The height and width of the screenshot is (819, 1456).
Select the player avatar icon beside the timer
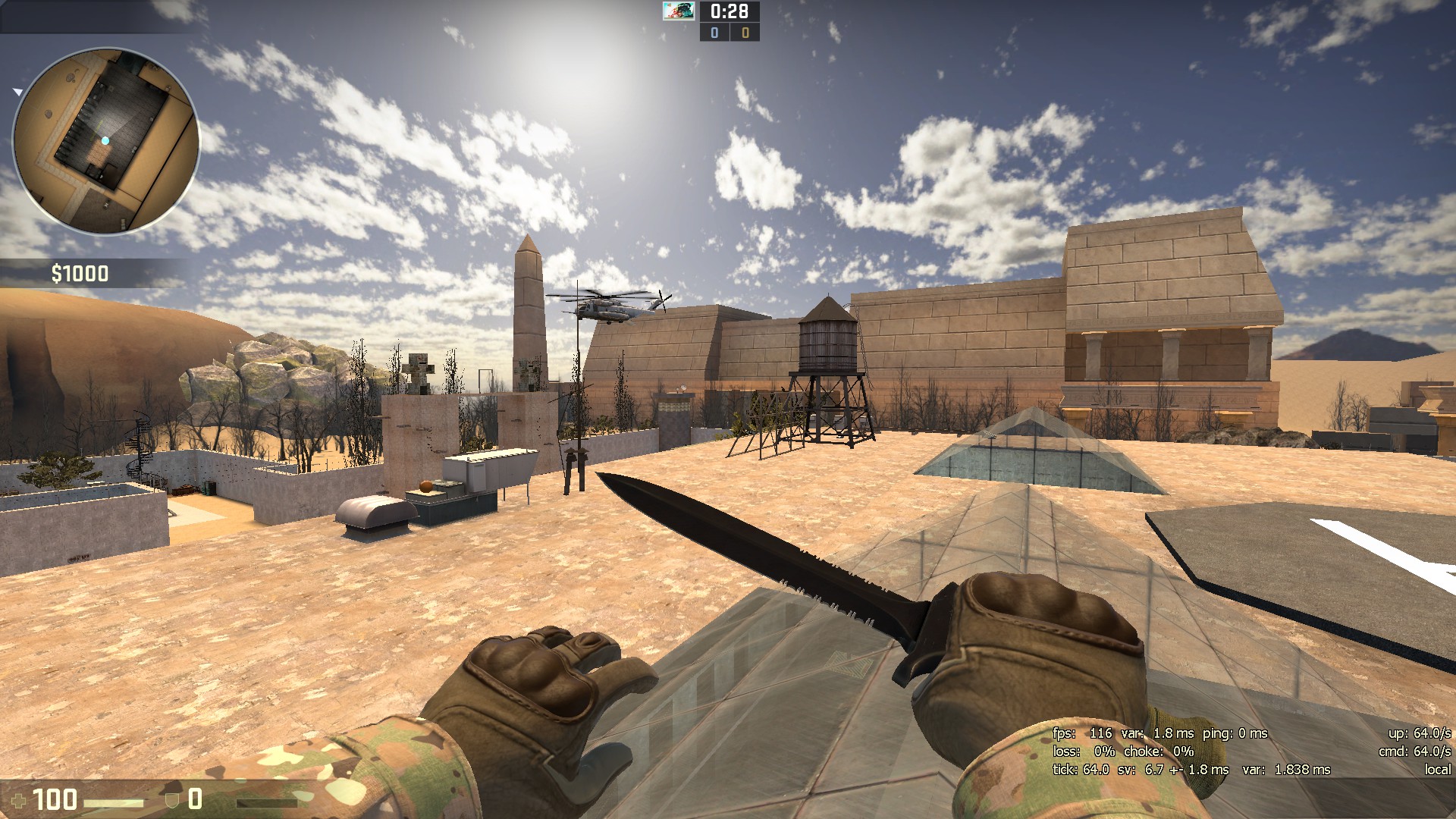click(x=679, y=11)
